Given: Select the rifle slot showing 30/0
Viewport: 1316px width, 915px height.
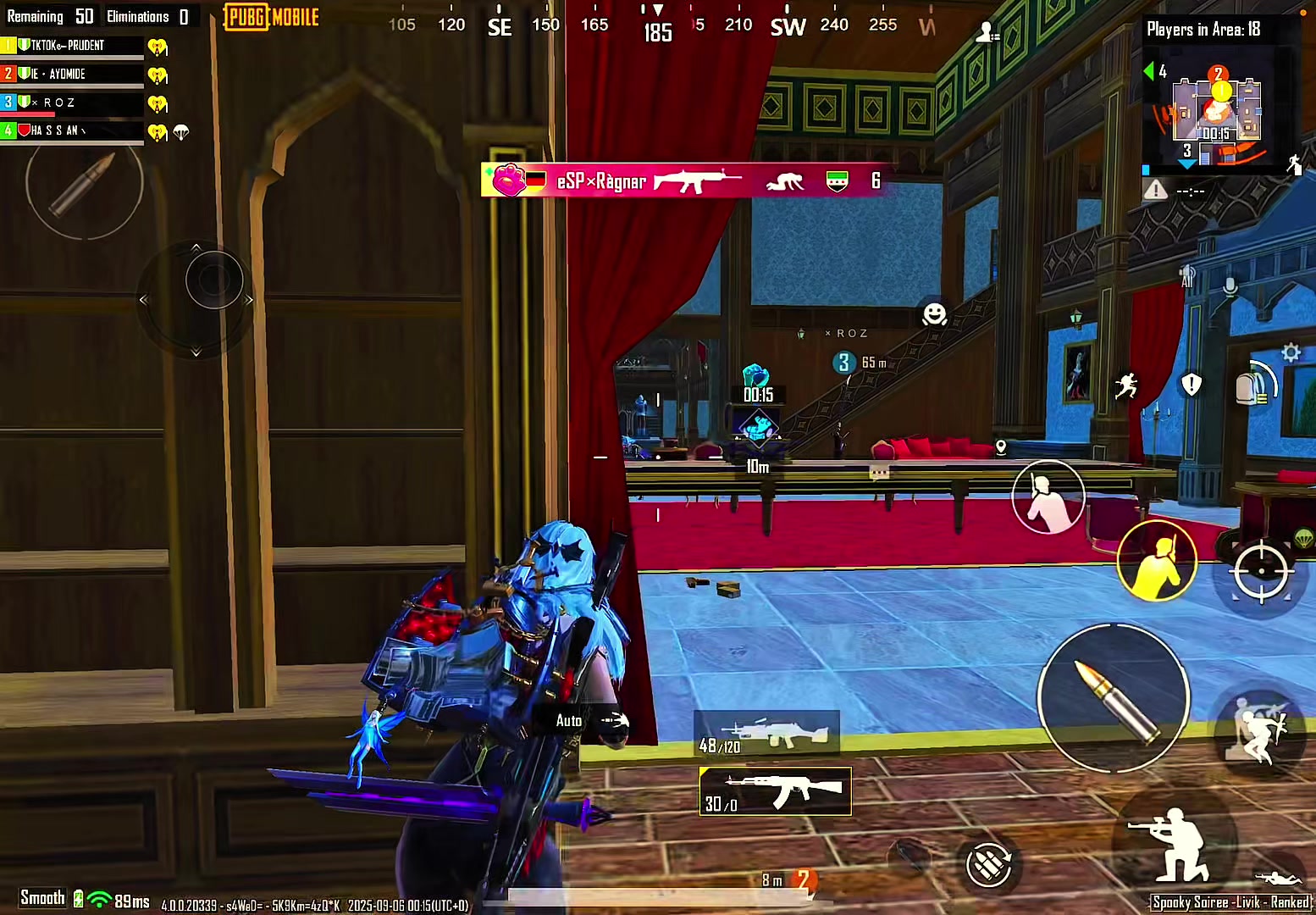Looking at the screenshot, I should (x=775, y=792).
